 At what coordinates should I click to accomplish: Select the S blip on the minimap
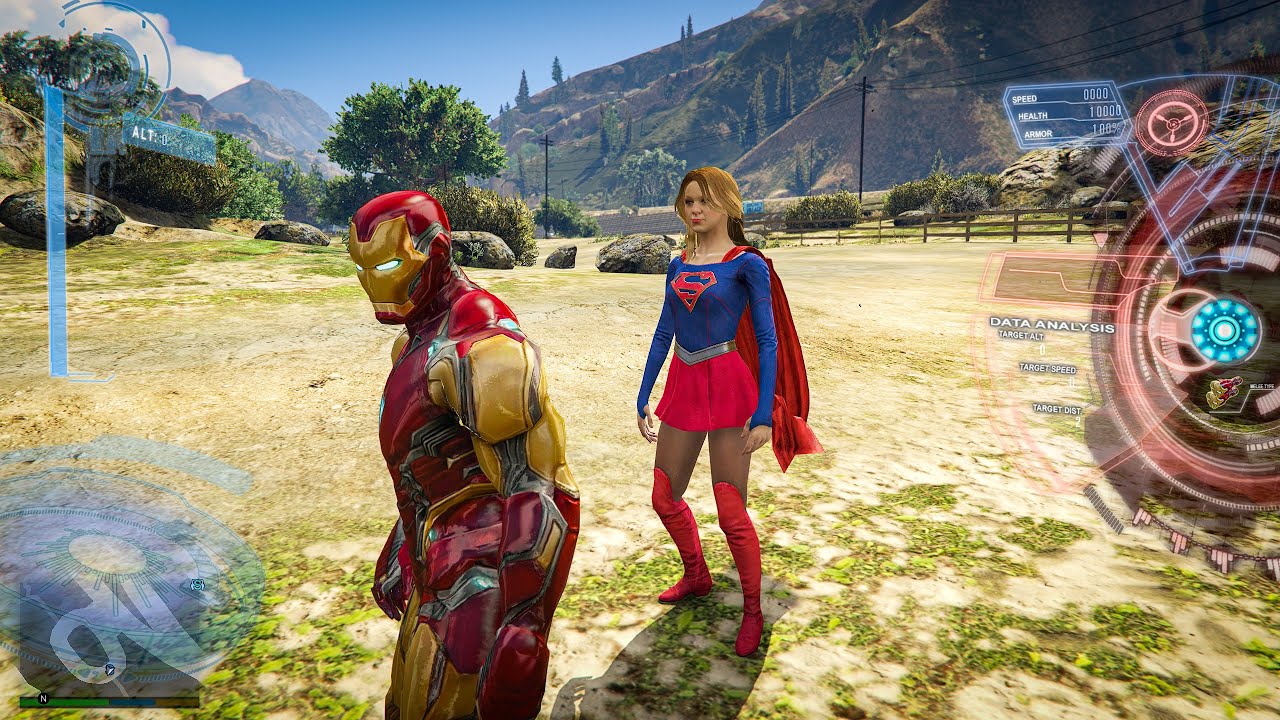click(x=197, y=584)
